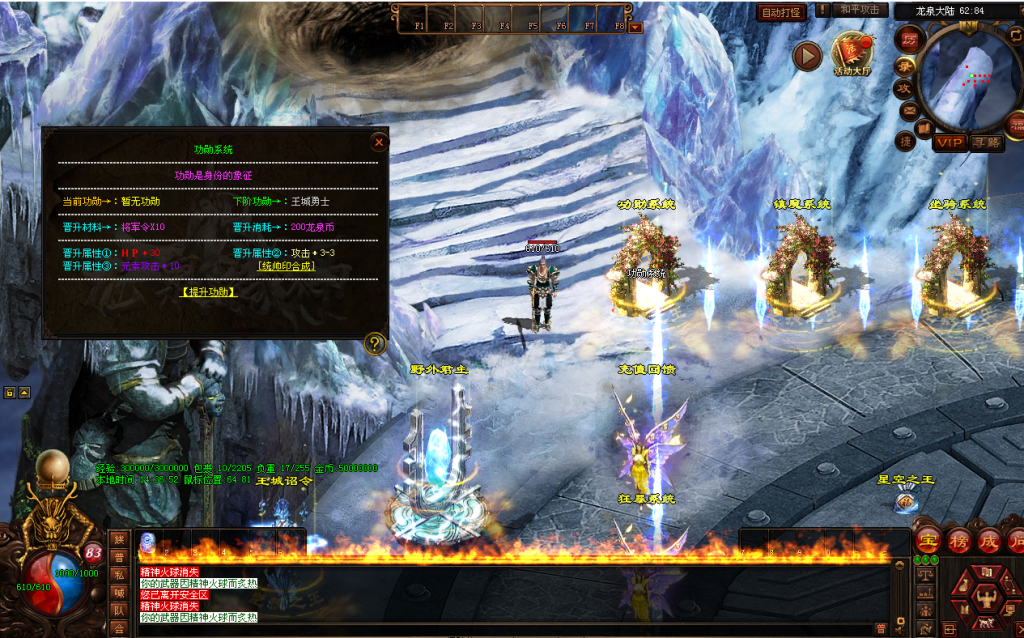1024x638 pixels.
Task: Expand the F-key hotbar dropdown arrow
Action: 636,27
